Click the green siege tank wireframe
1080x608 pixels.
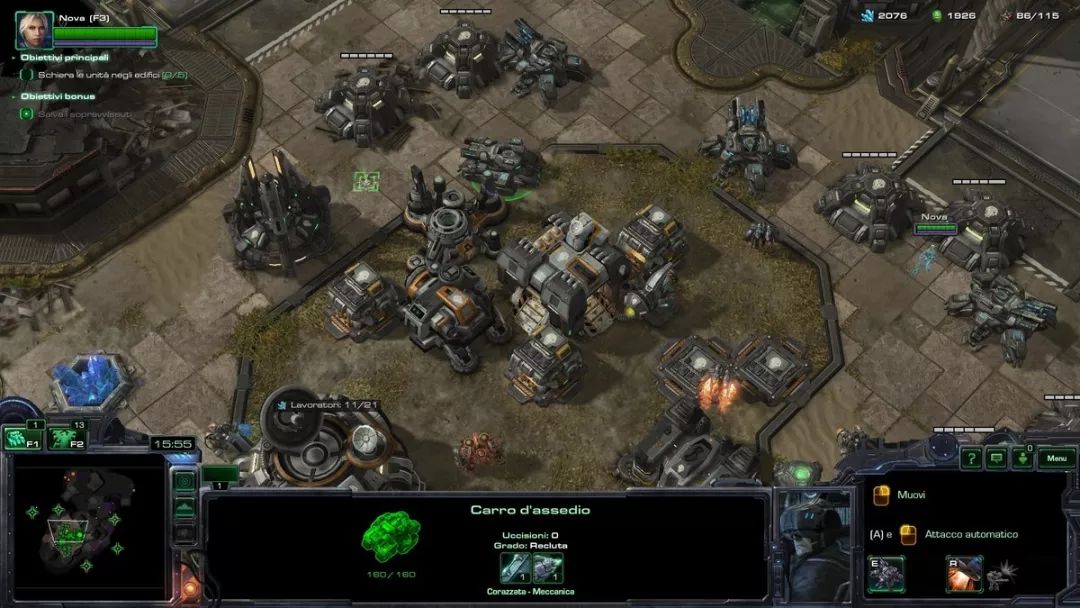(390, 537)
